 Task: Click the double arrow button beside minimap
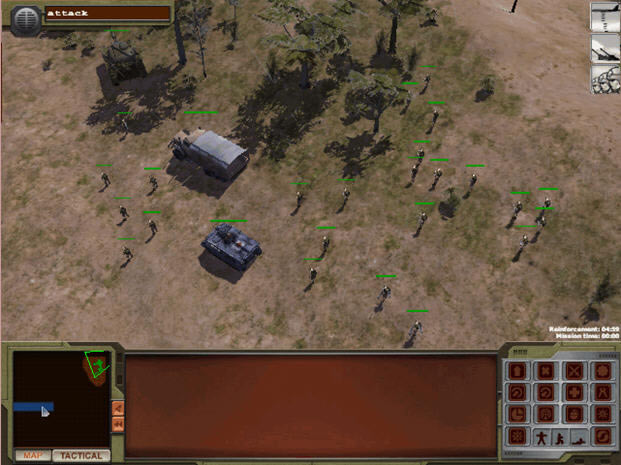tap(118, 425)
